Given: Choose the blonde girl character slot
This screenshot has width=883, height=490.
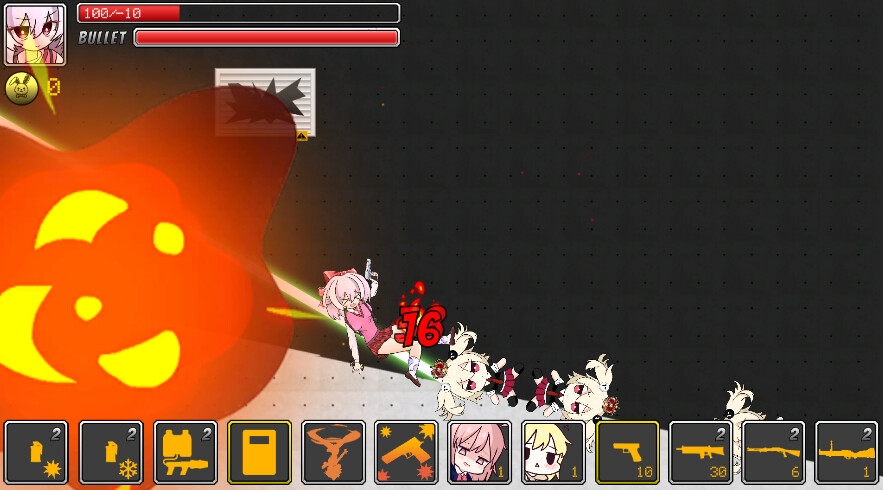Looking at the screenshot, I should (554, 452).
